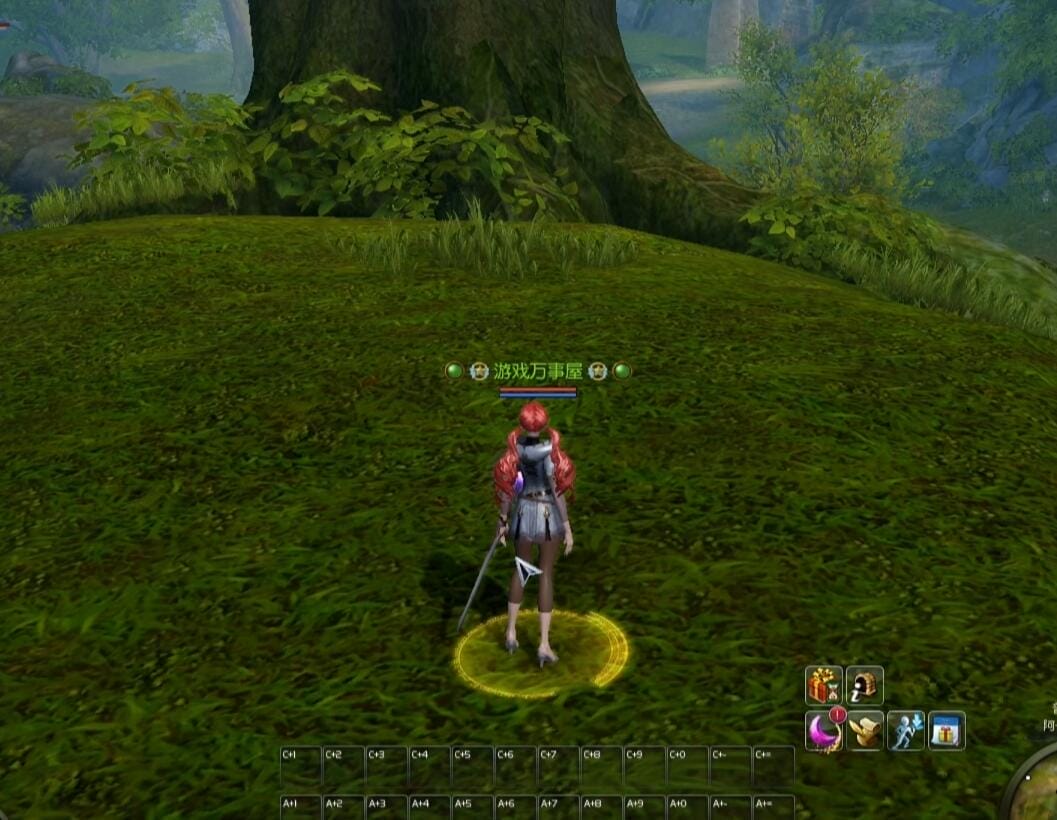1057x820 pixels.
Task: Open the red gift box with hourglass icon
Action: click(x=824, y=686)
